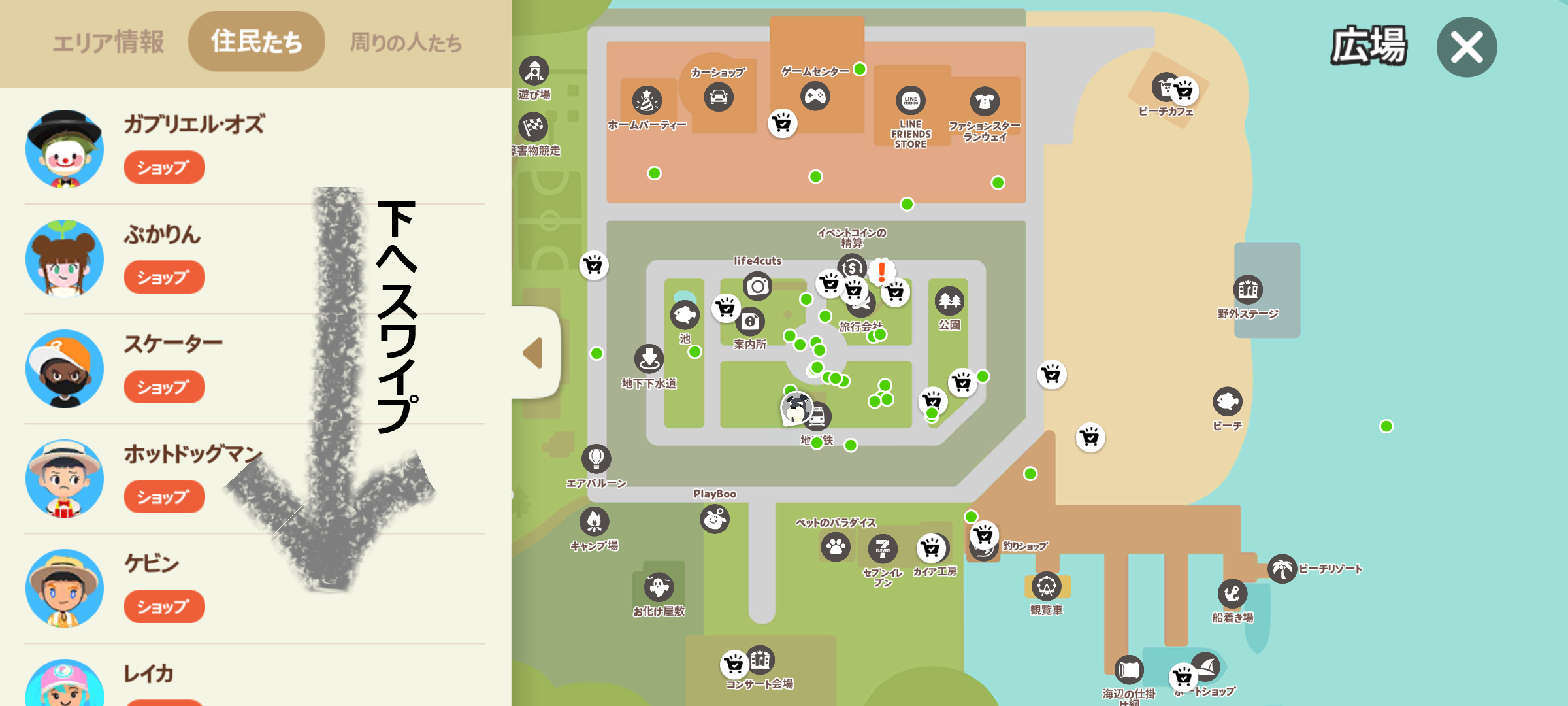Select the 住民たち tab

coord(256,41)
